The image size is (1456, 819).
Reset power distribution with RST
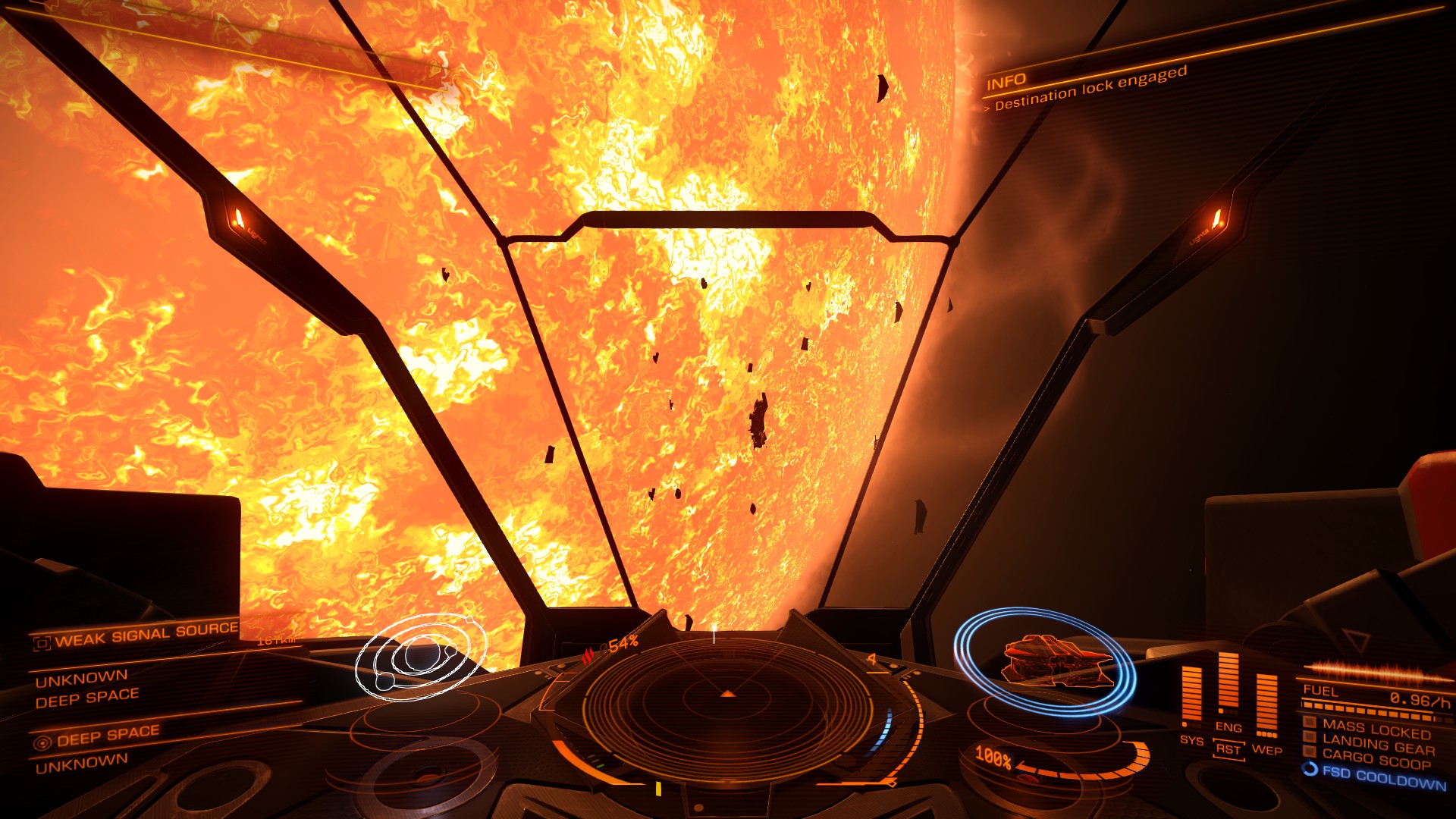pos(1228,750)
